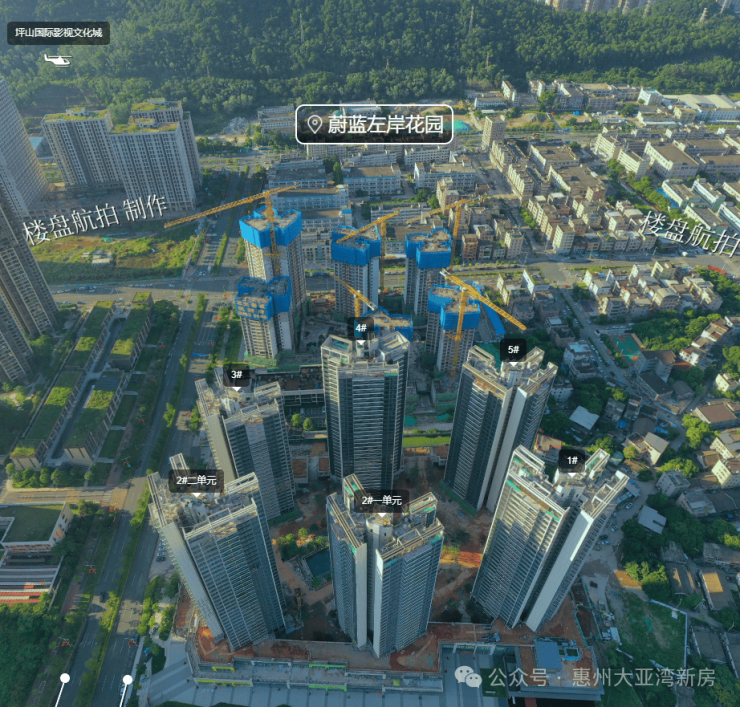Viewport: 740px width, 707px height.
Task: Choose the 2#一单元 building marker
Action: coord(381,500)
